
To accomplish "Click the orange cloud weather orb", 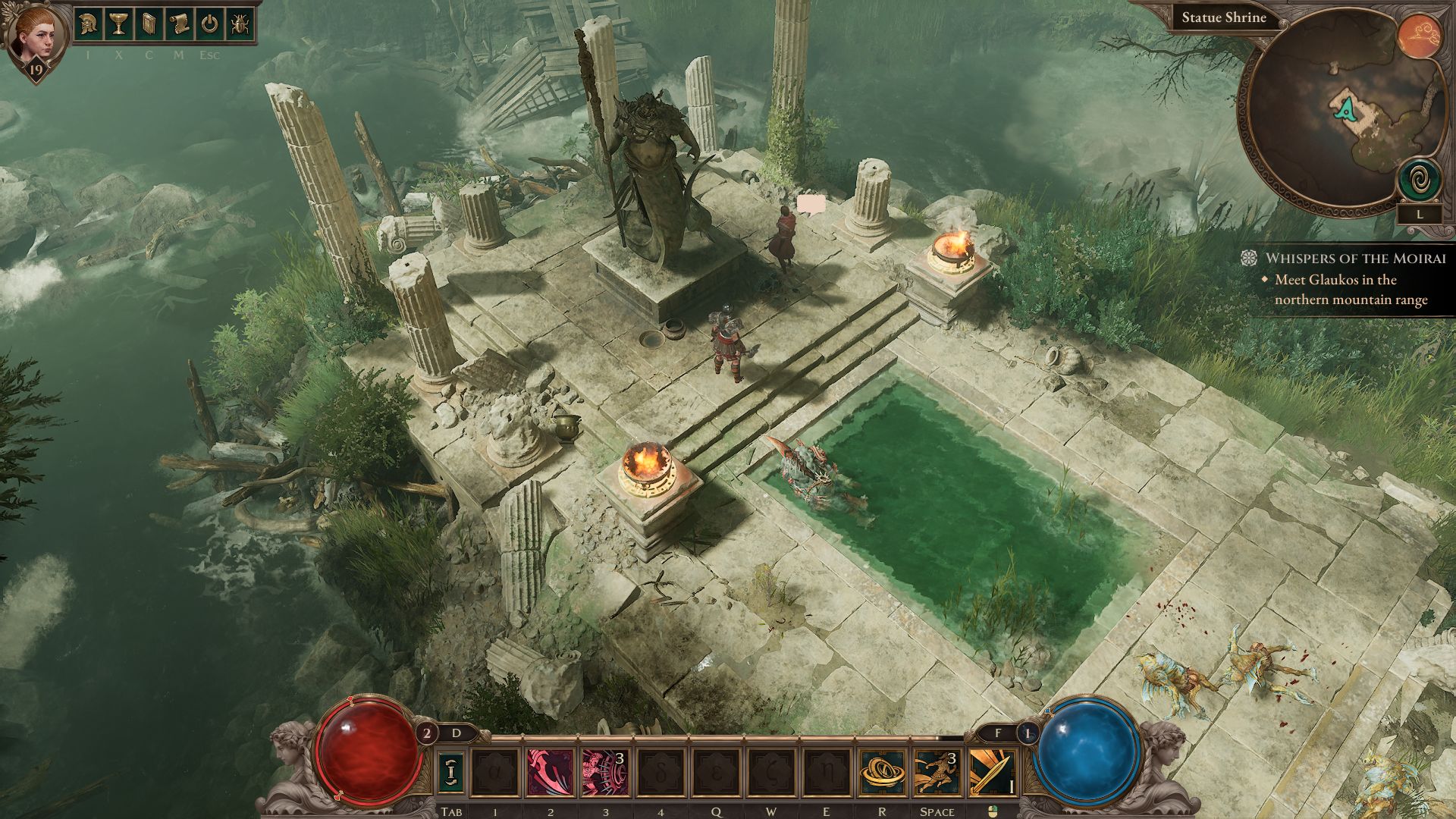I will (1420, 36).
